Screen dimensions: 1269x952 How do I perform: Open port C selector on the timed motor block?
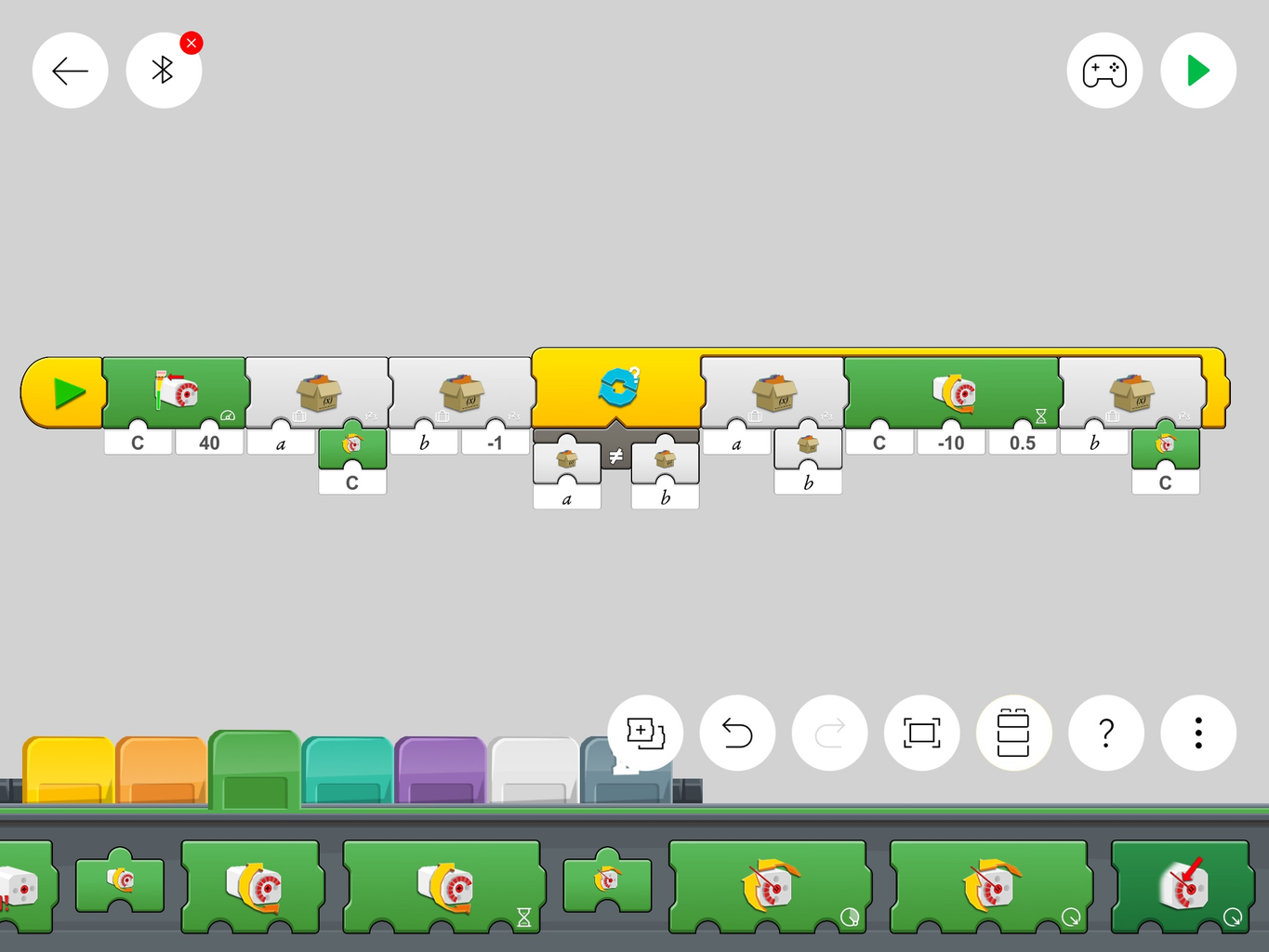point(878,443)
